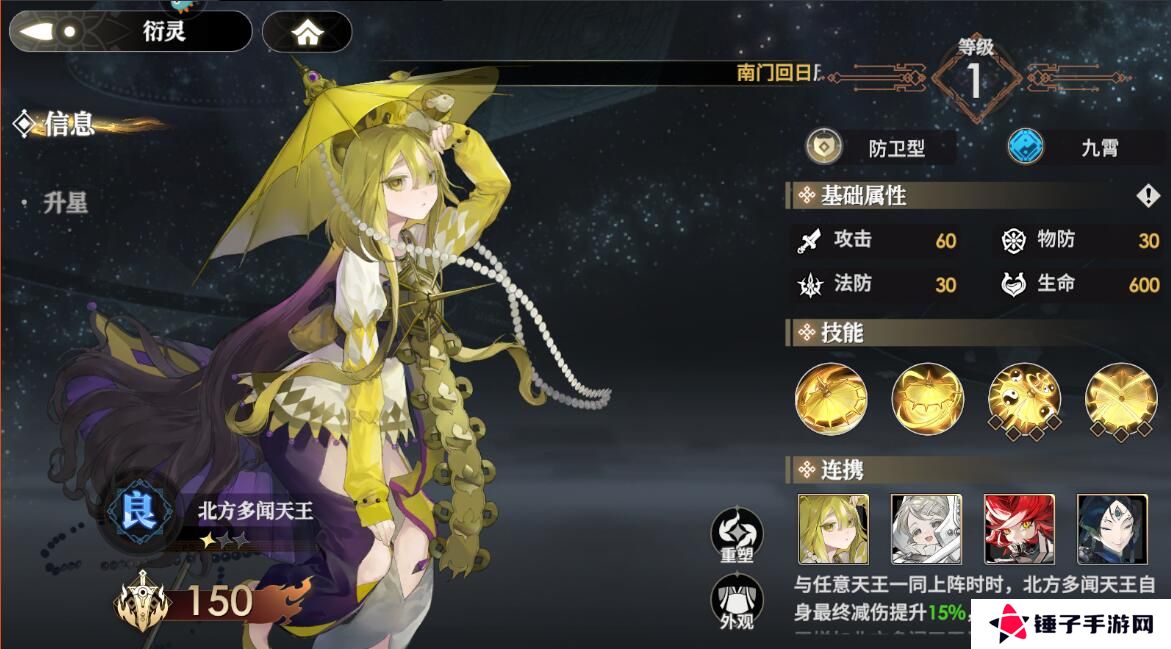Select the blonde-haired link character portrait

pyautogui.click(x=833, y=528)
